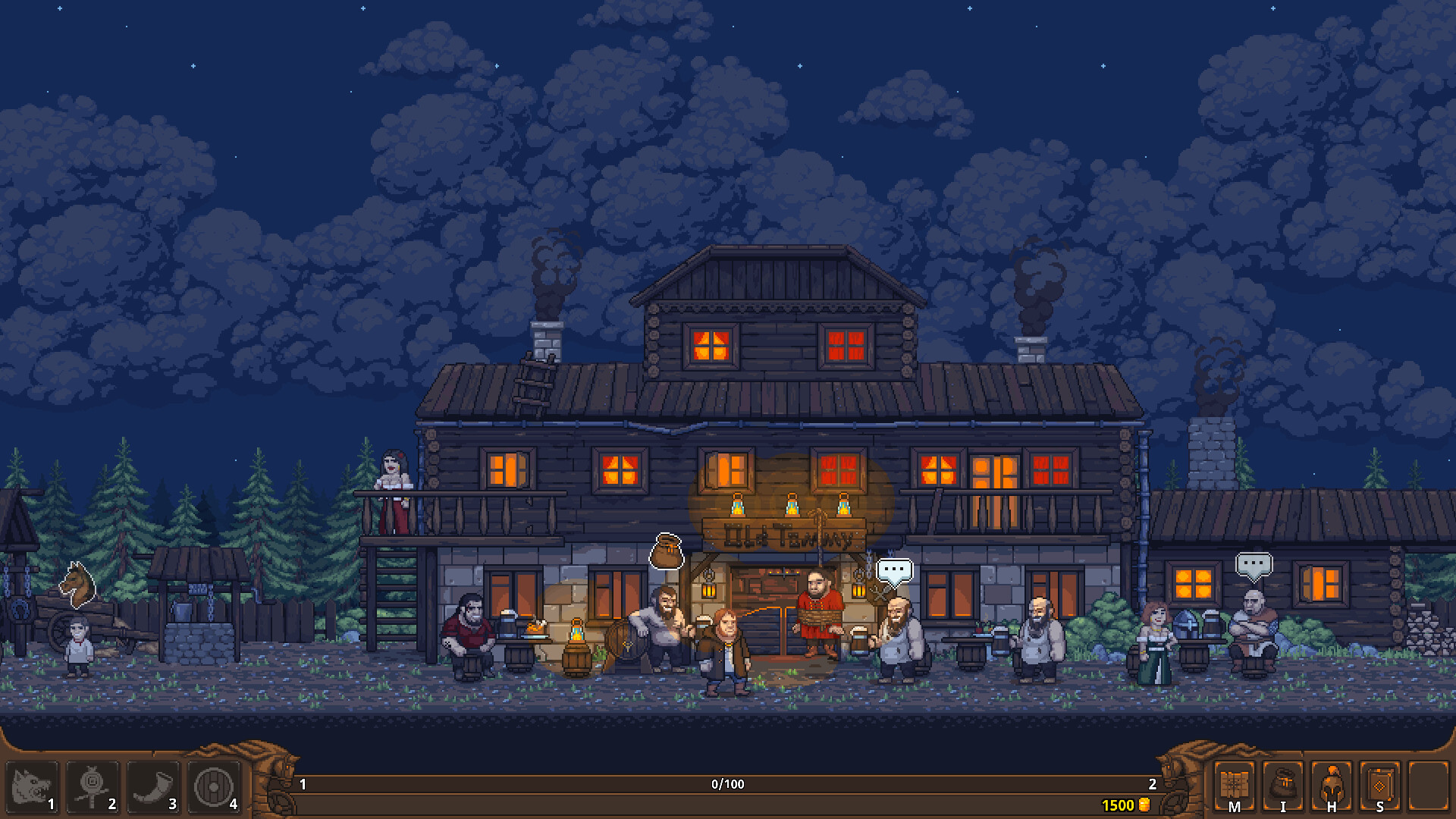
Task: Open the inventory with the bag I icon
Action: point(1282,787)
